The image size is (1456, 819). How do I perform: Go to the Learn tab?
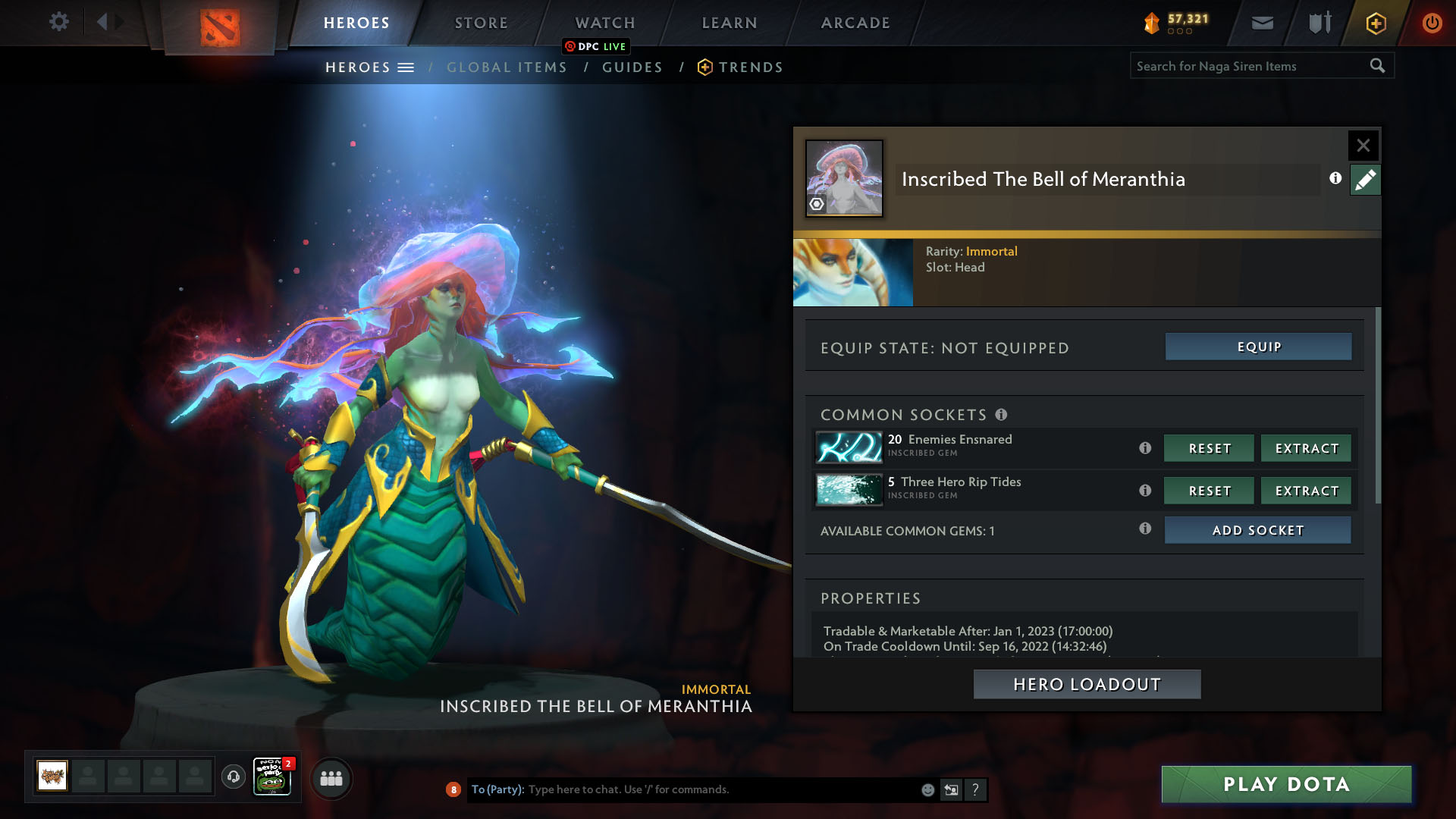[730, 23]
